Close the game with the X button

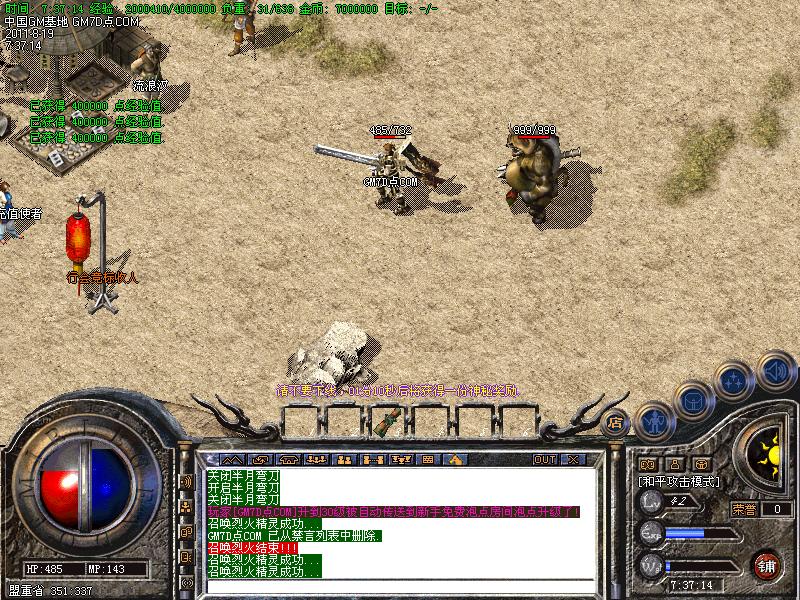[x=574, y=460]
